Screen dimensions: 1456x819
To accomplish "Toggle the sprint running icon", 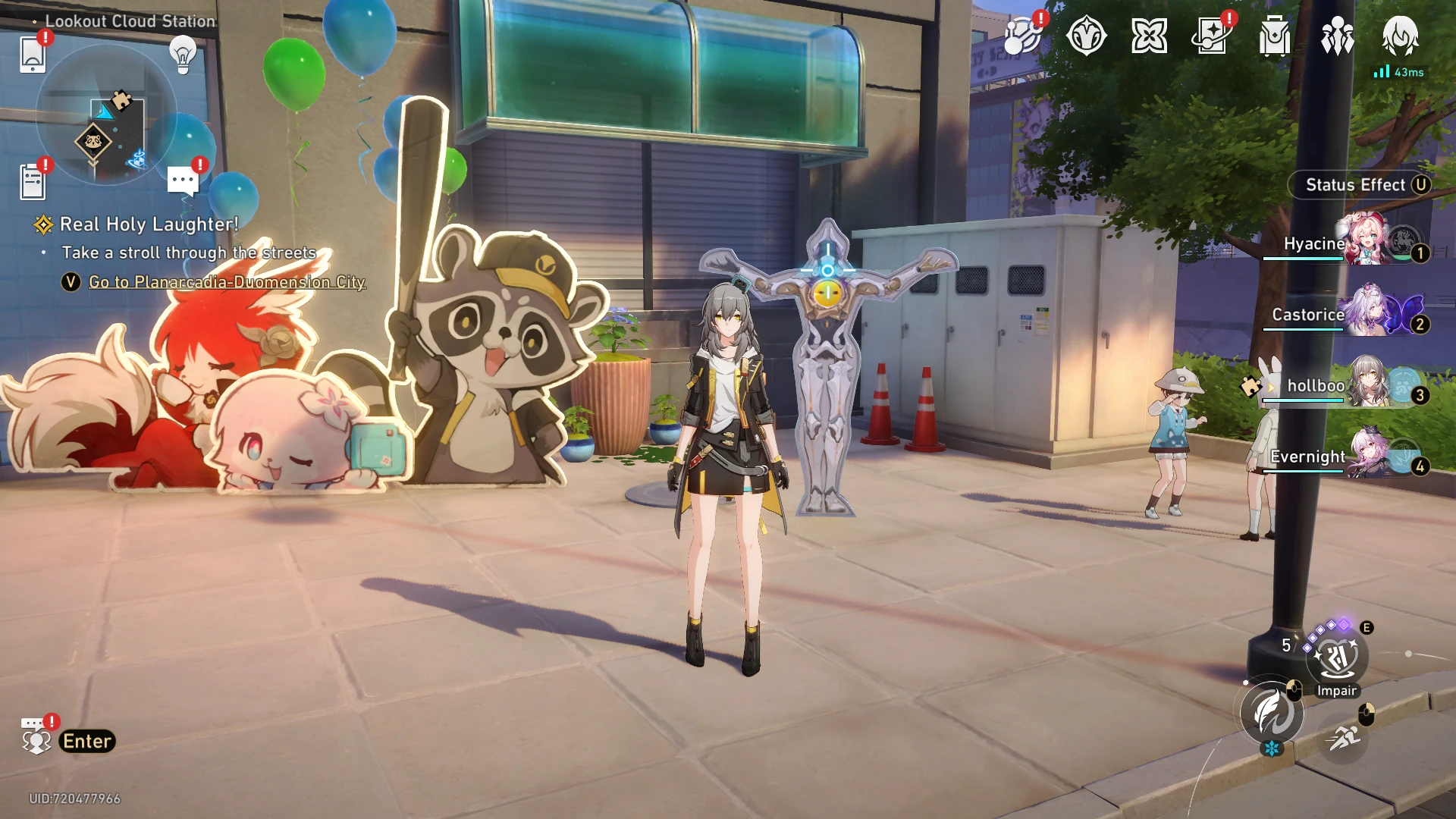I will pos(1344,736).
